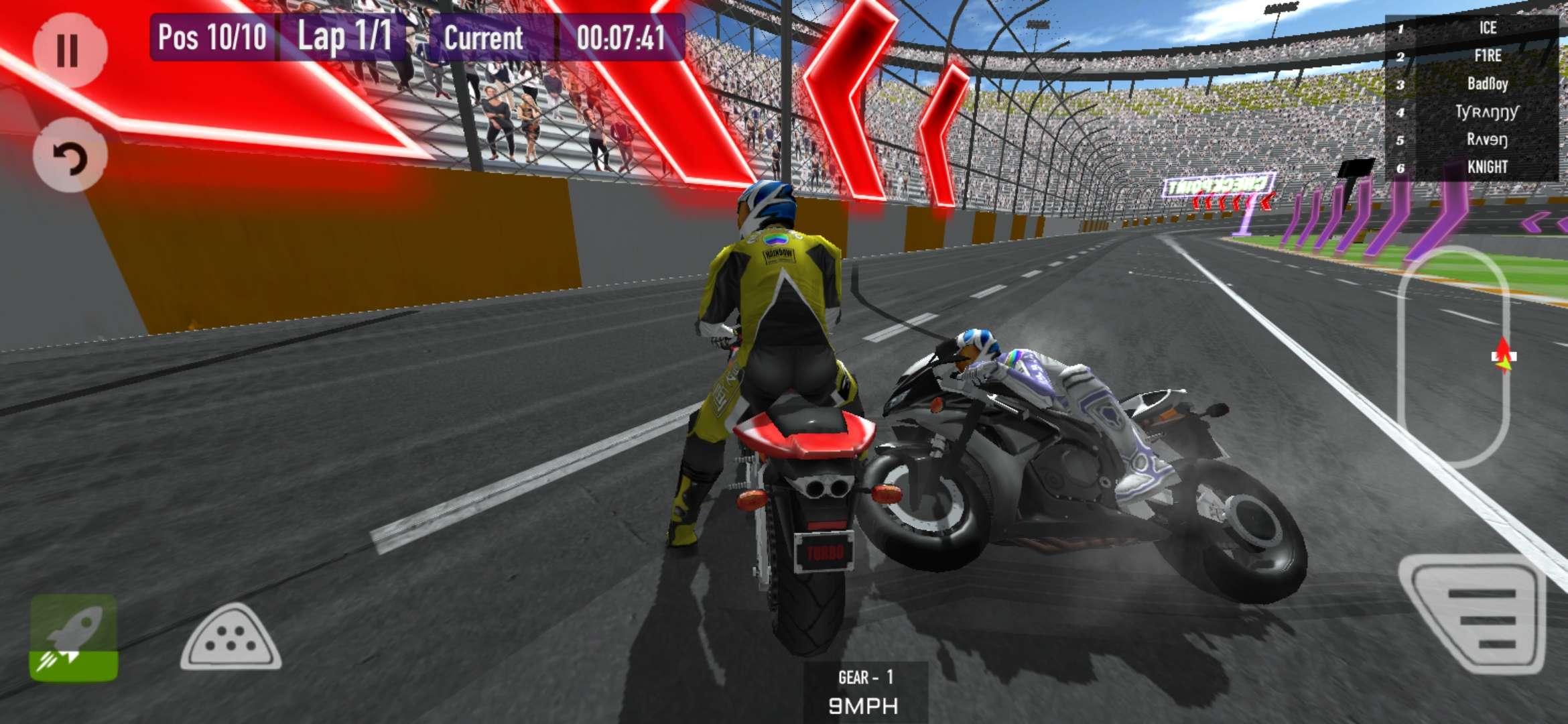1568x724 pixels.
Task: Click the oval track minimap
Action: pos(1453,355)
